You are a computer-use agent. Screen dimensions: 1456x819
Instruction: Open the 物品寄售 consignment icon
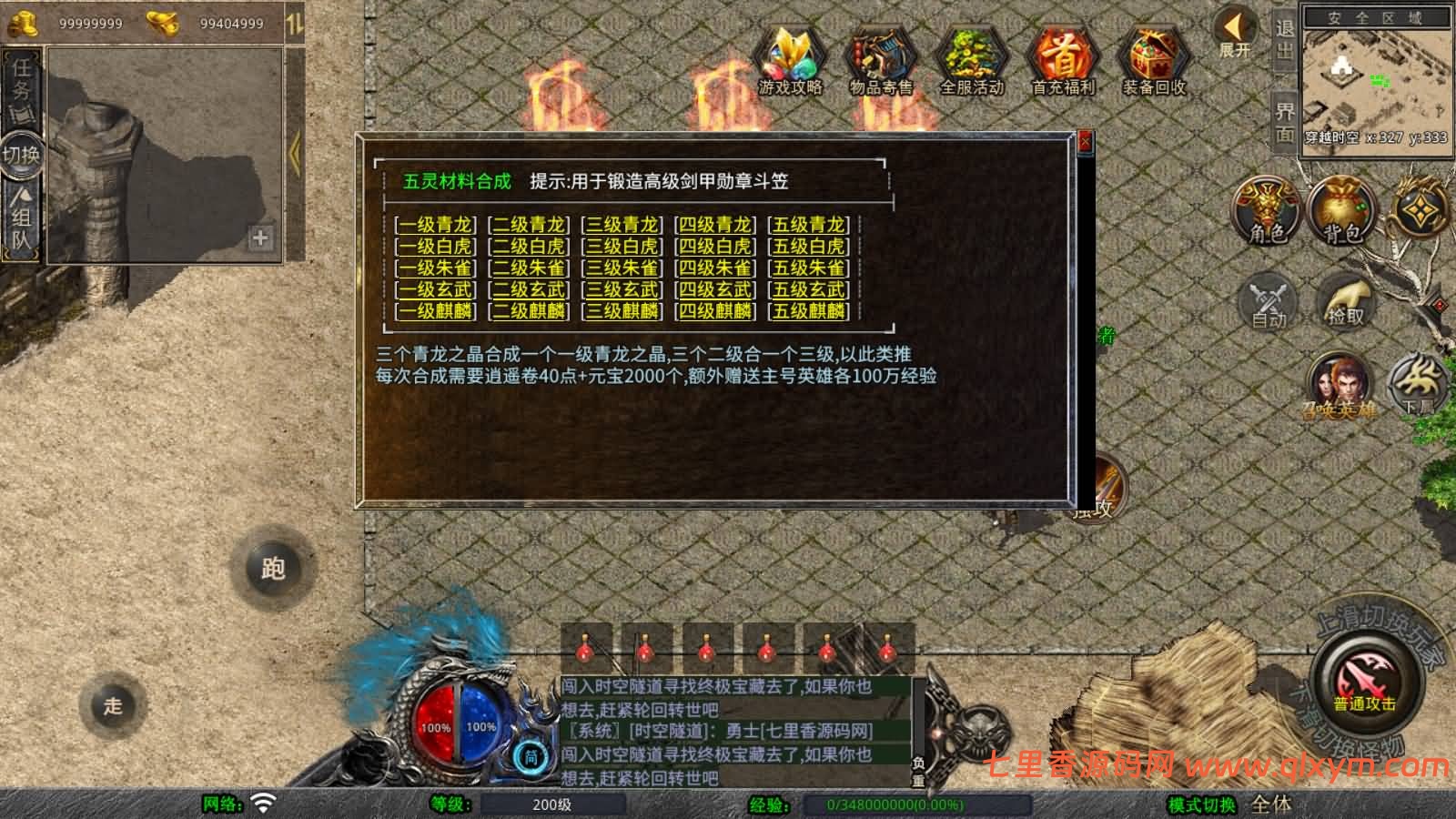[x=880, y=59]
